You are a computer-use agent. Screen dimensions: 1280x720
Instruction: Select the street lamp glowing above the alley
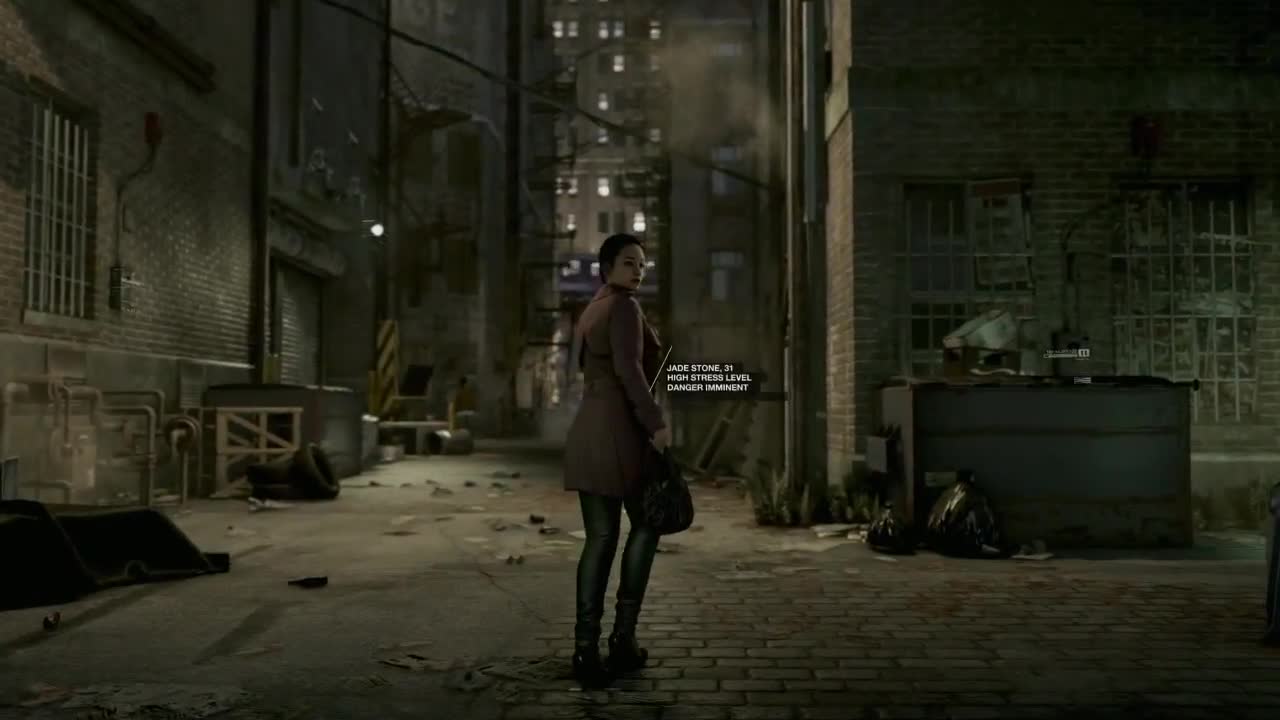pos(376,228)
